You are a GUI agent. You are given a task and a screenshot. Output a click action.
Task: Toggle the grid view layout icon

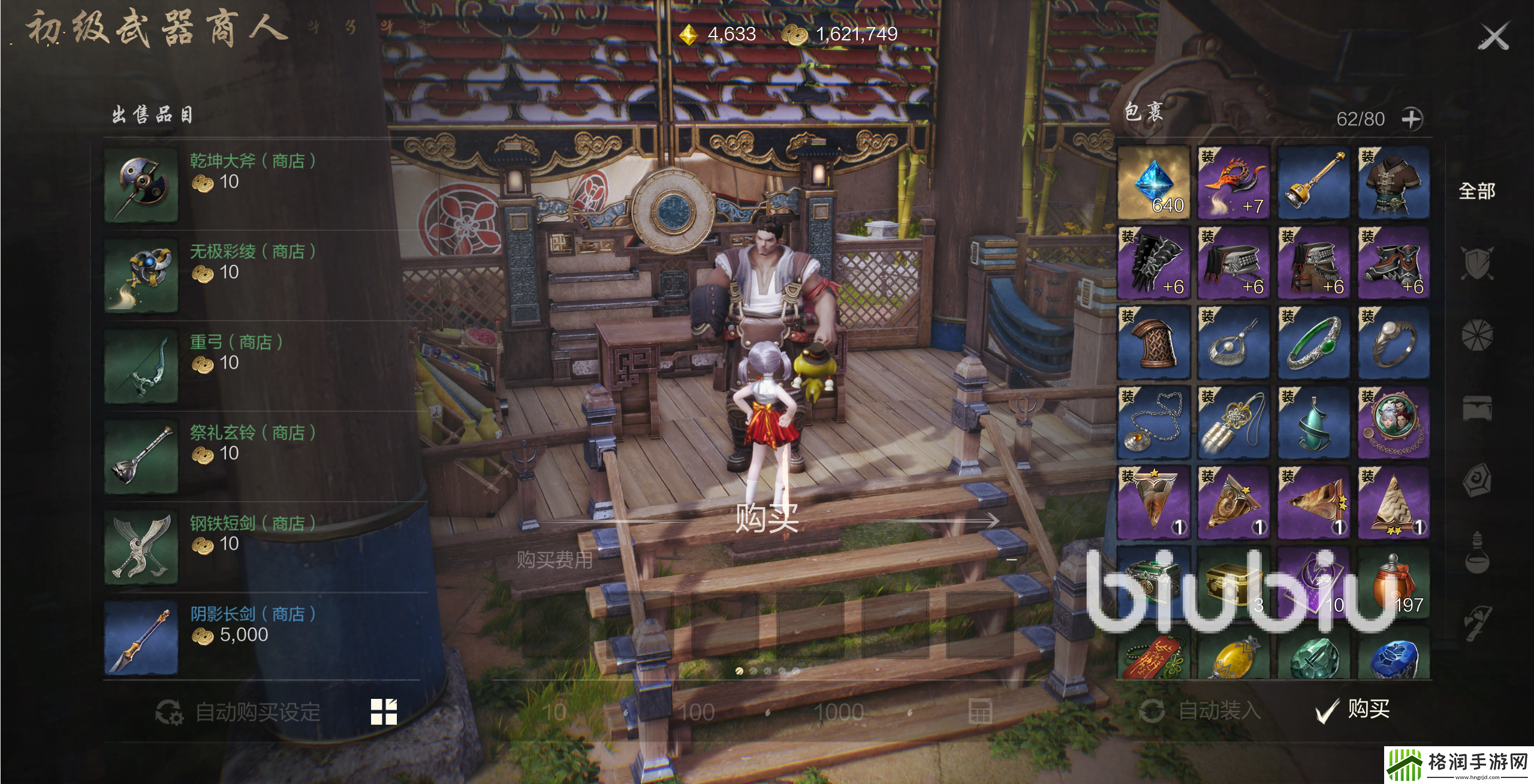pyautogui.click(x=384, y=712)
